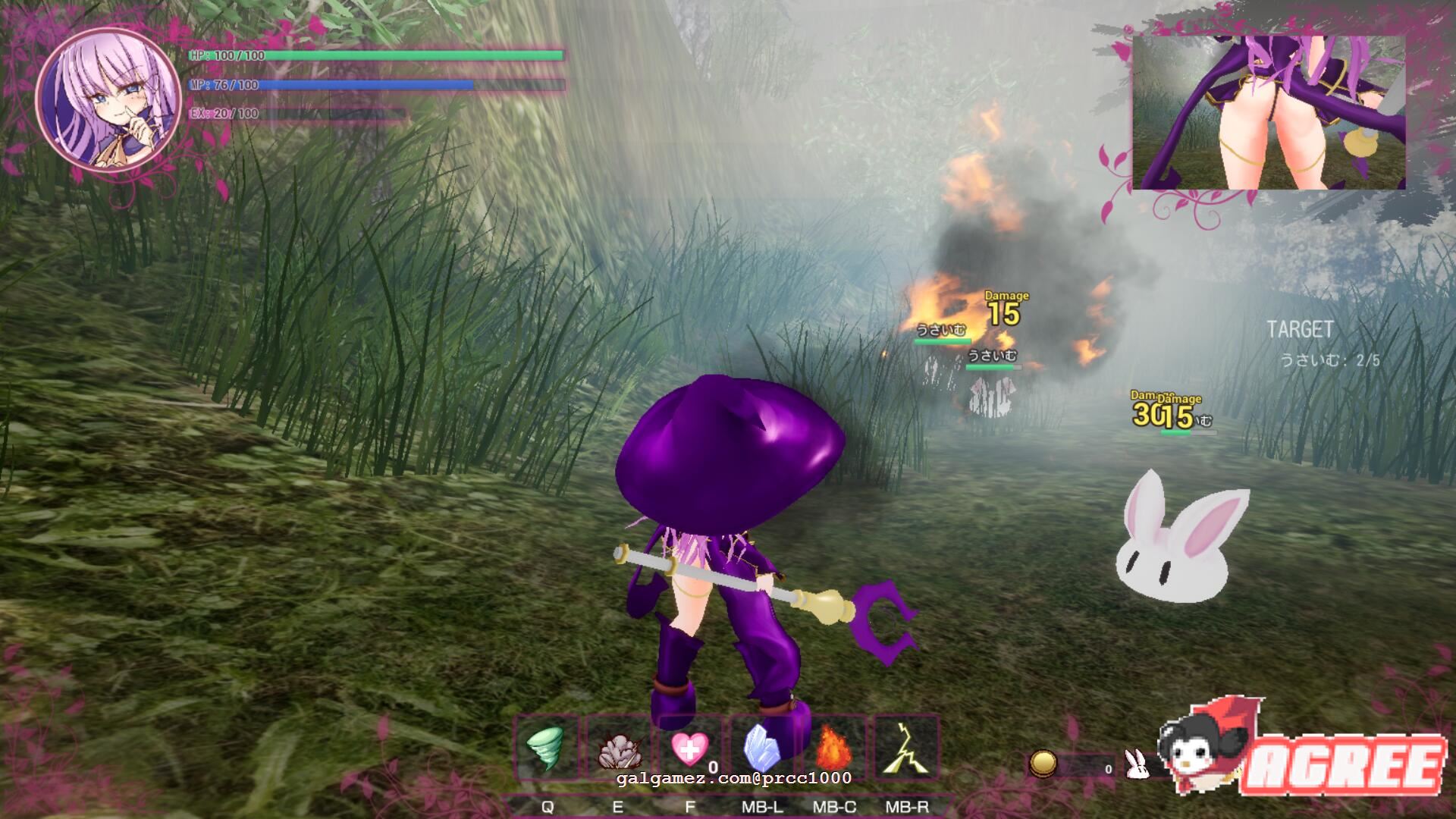
Task: Click the gold coin currency icon
Action: (x=1043, y=764)
